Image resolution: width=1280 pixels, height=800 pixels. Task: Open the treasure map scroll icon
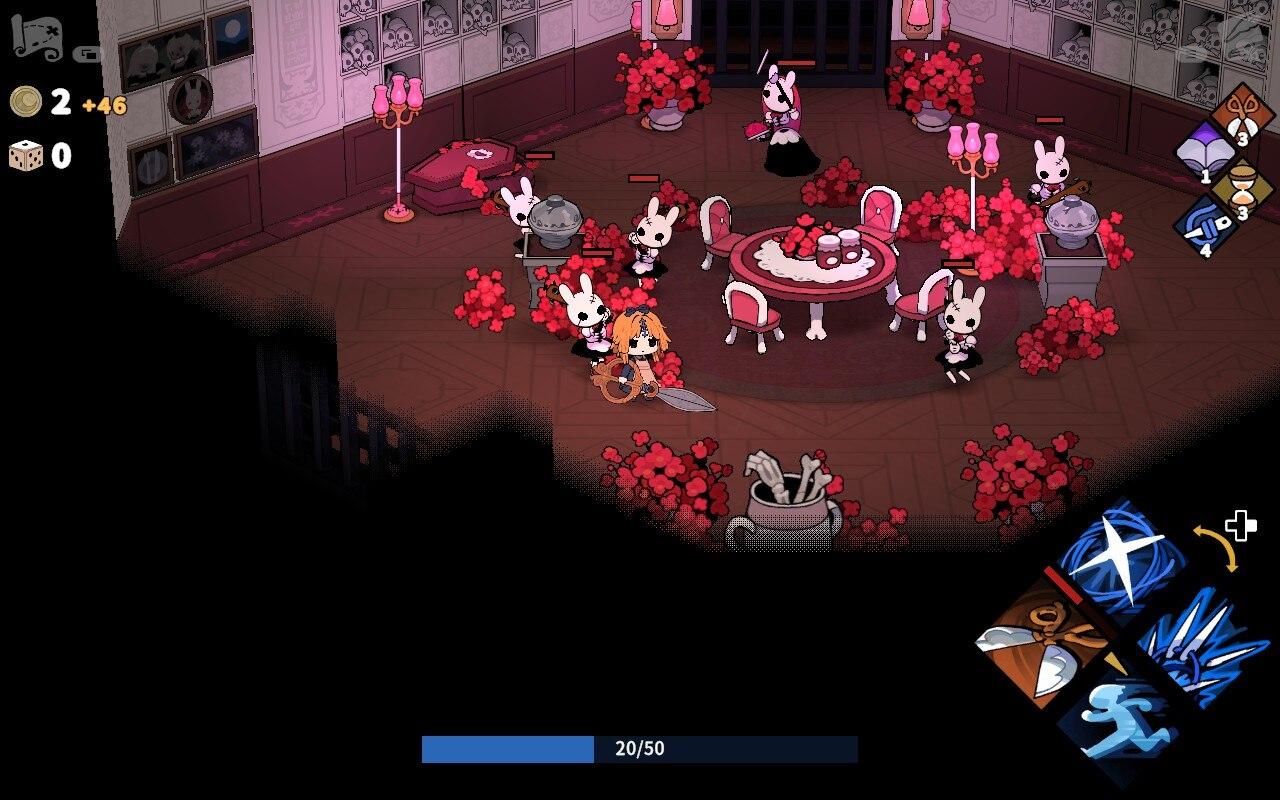tap(38, 38)
